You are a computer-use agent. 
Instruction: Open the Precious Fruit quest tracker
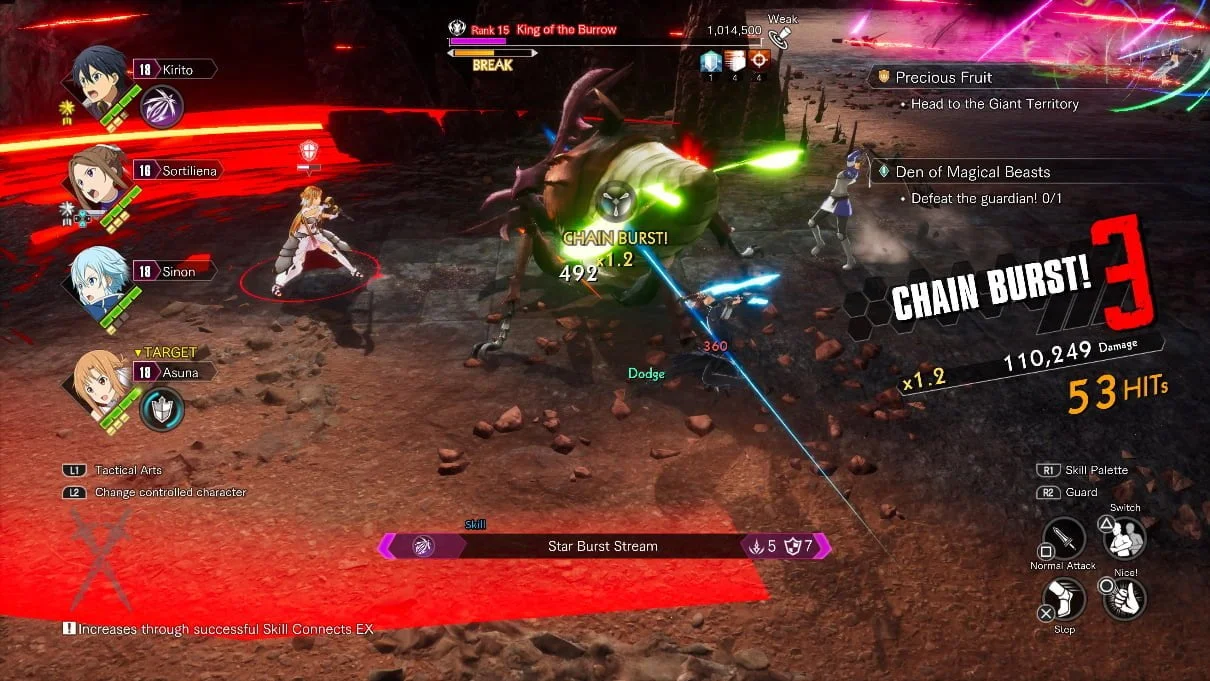[943, 77]
